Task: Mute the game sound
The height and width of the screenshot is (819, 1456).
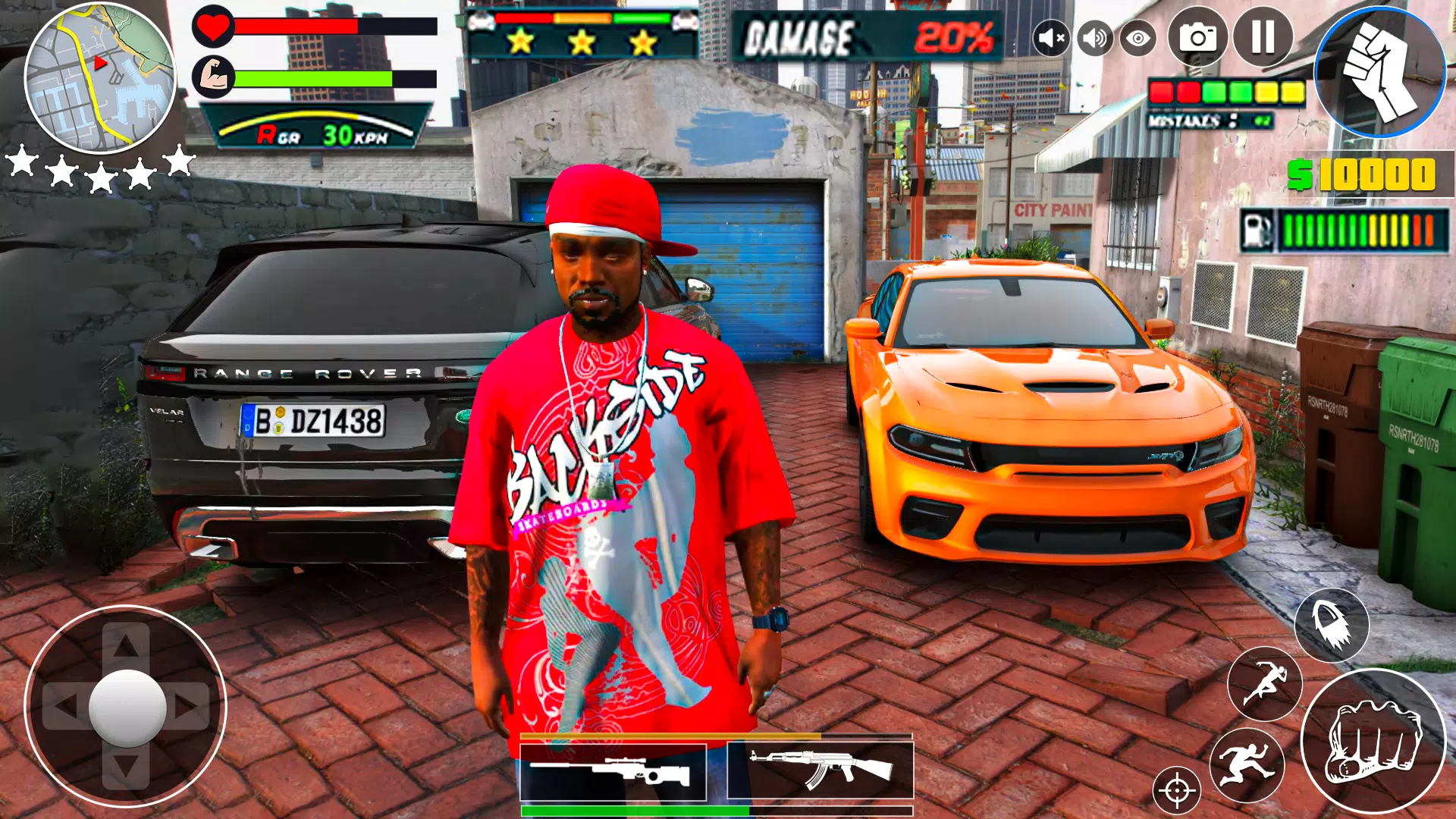Action: coord(1050,38)
